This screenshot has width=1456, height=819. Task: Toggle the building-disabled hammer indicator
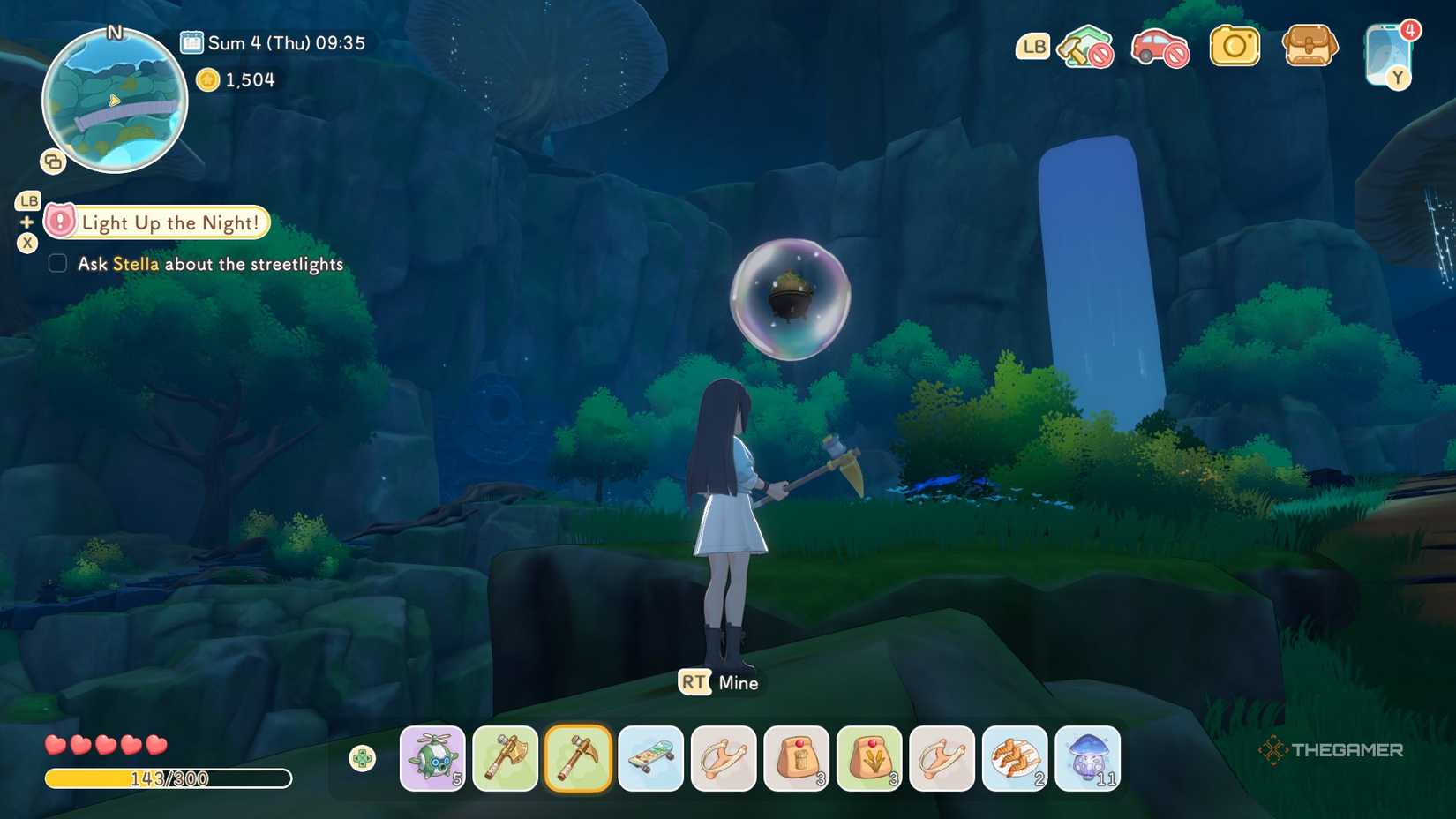coord(1084,49)
